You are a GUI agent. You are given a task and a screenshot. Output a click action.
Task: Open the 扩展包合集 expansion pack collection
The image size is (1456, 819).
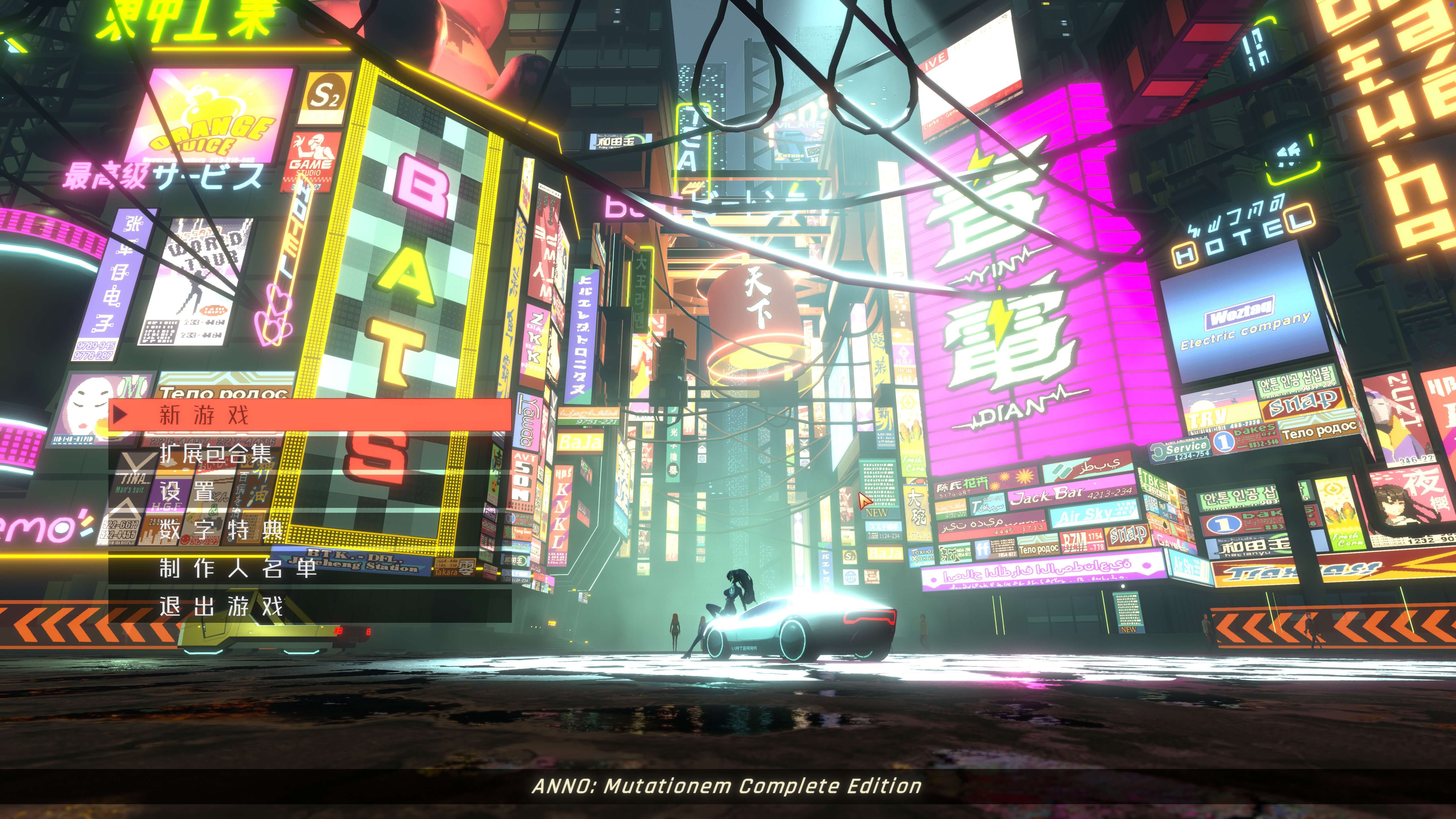click(x=215, y=453)
